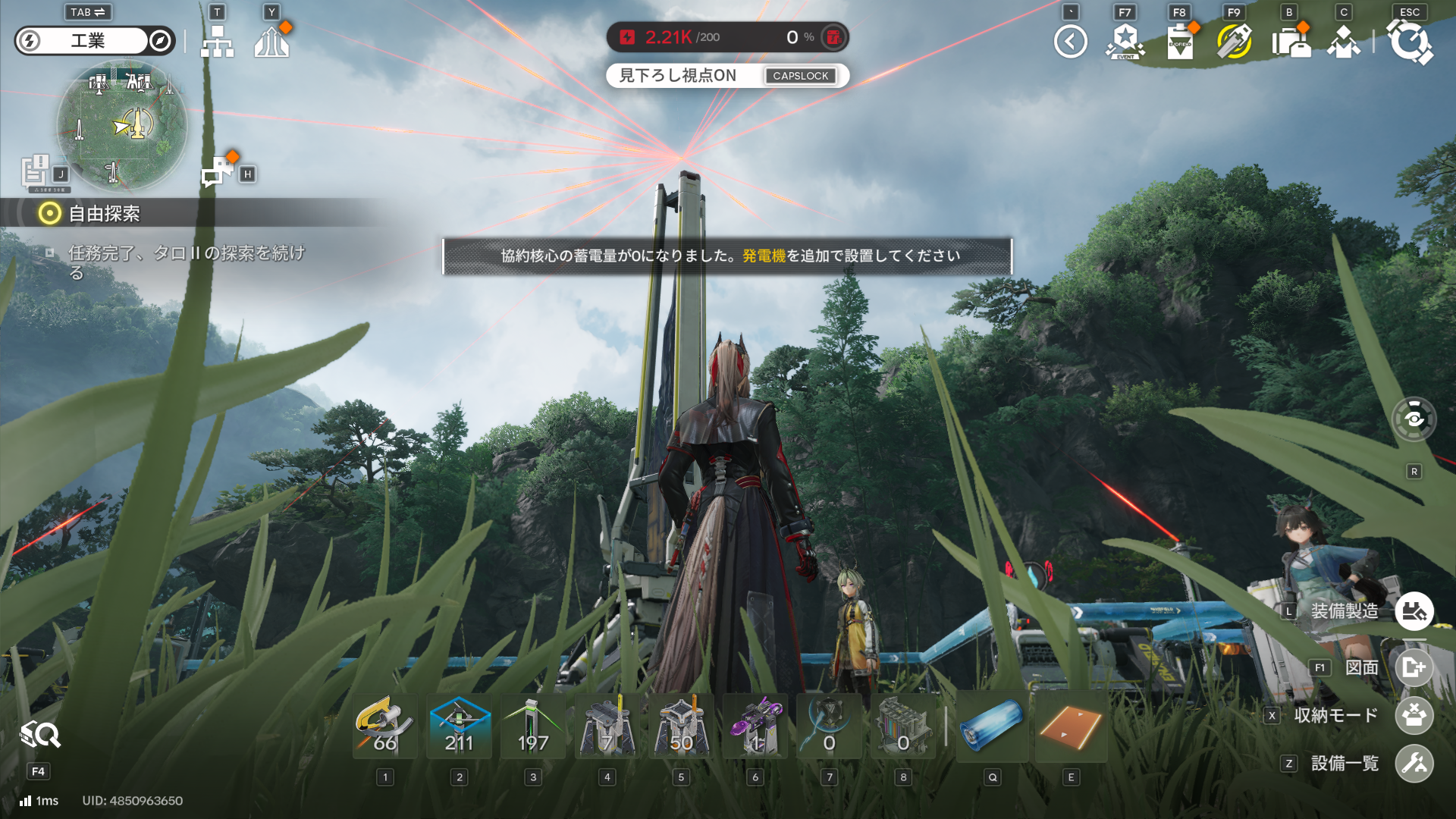Activate 収納モード storage mode

pos(1414,715)
